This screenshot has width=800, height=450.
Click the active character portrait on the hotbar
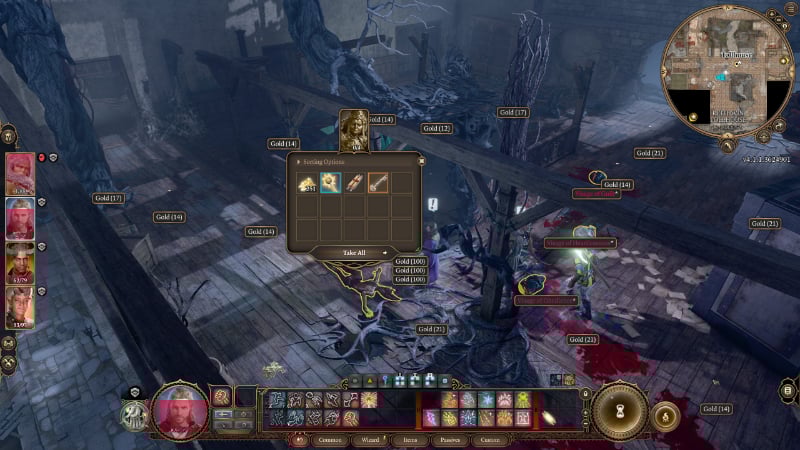tap(180, 408)
